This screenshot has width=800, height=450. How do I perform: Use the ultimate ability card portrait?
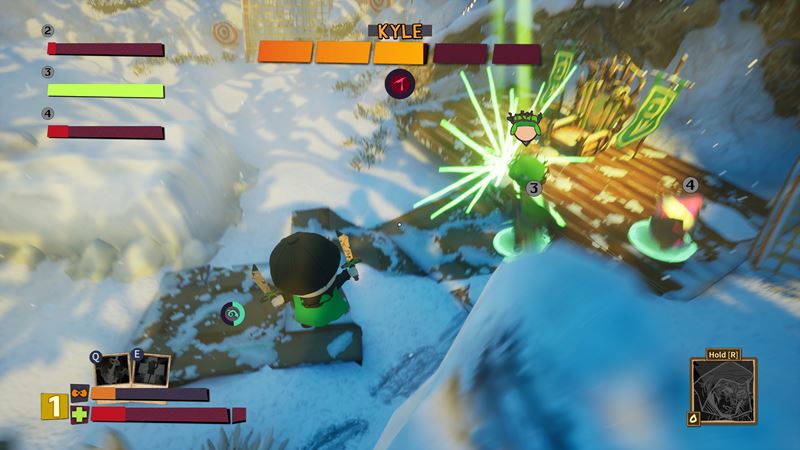pyautogui.click(x=723, y=393)
